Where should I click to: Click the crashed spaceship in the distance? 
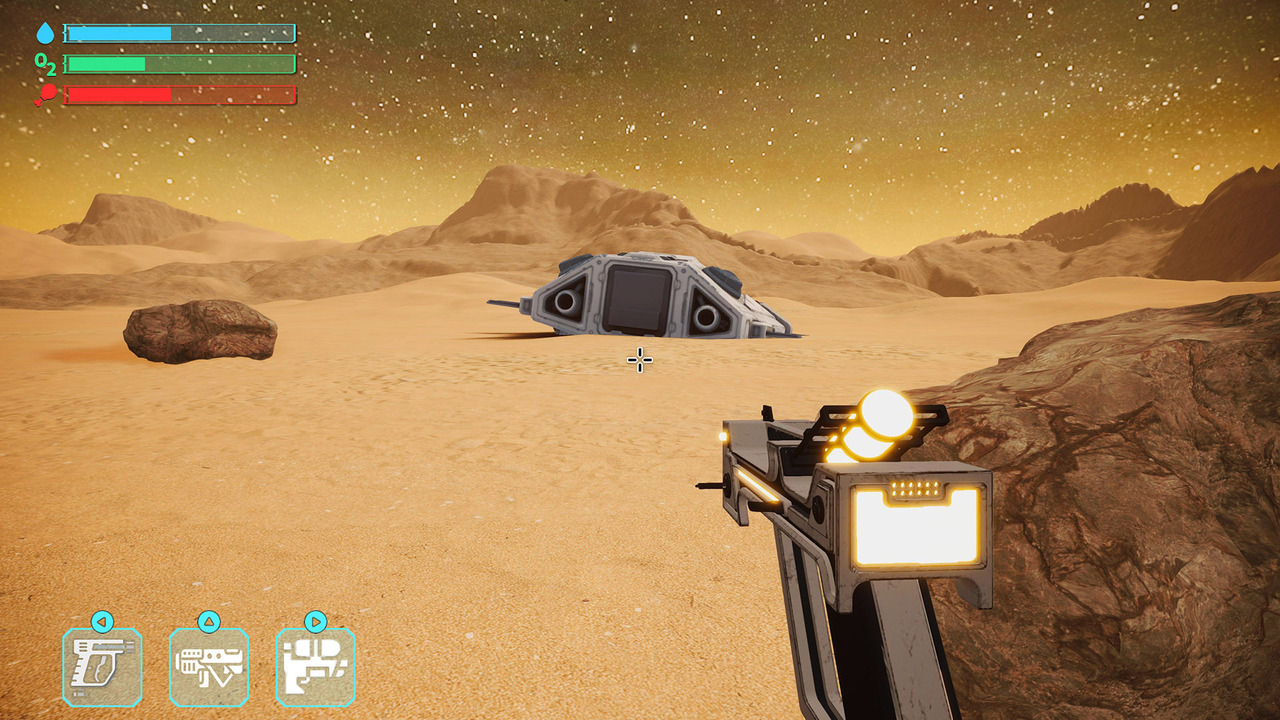click(x=640, y=295)
